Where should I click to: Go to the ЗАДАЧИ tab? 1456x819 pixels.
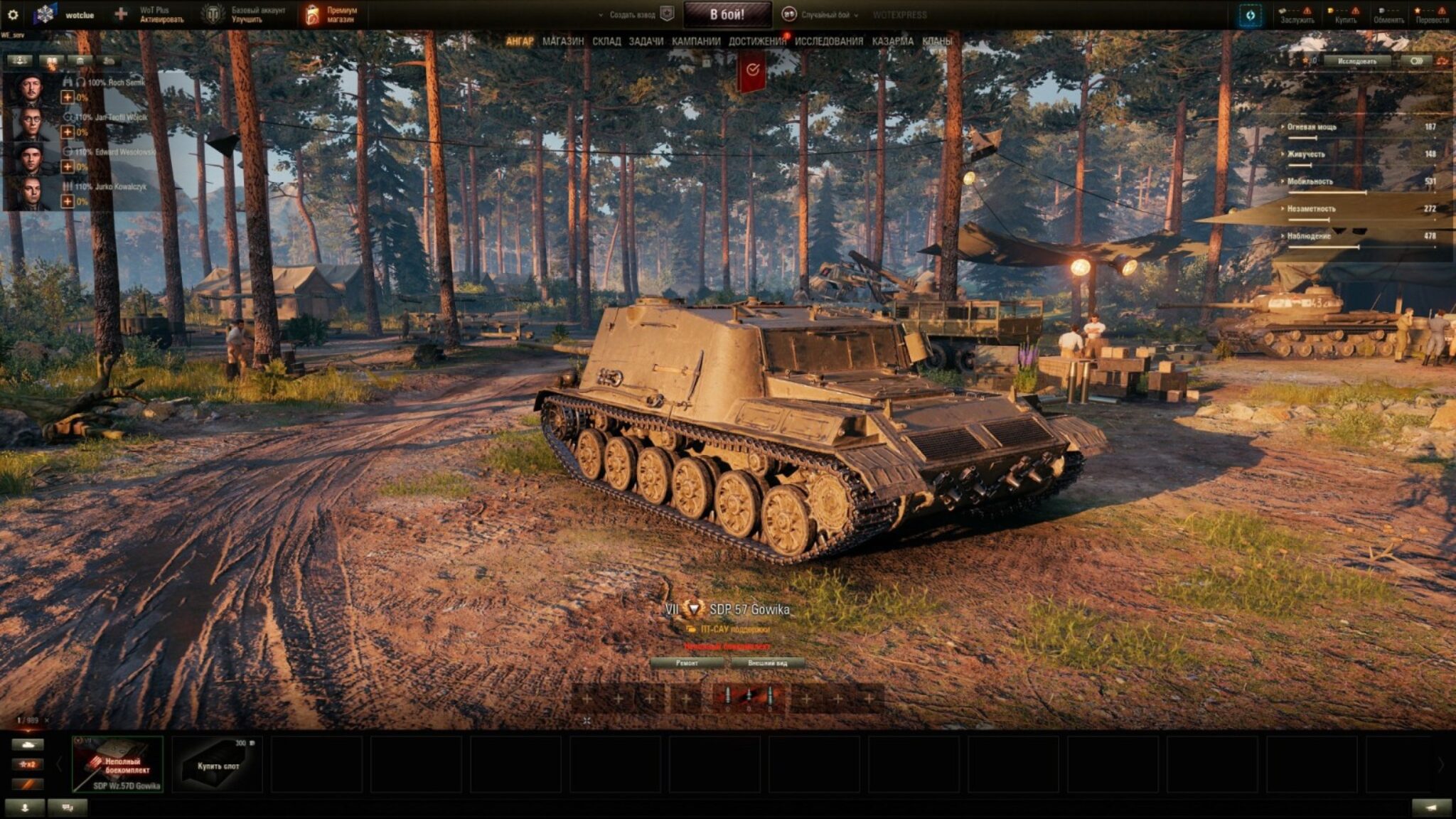tap(646, 41)
